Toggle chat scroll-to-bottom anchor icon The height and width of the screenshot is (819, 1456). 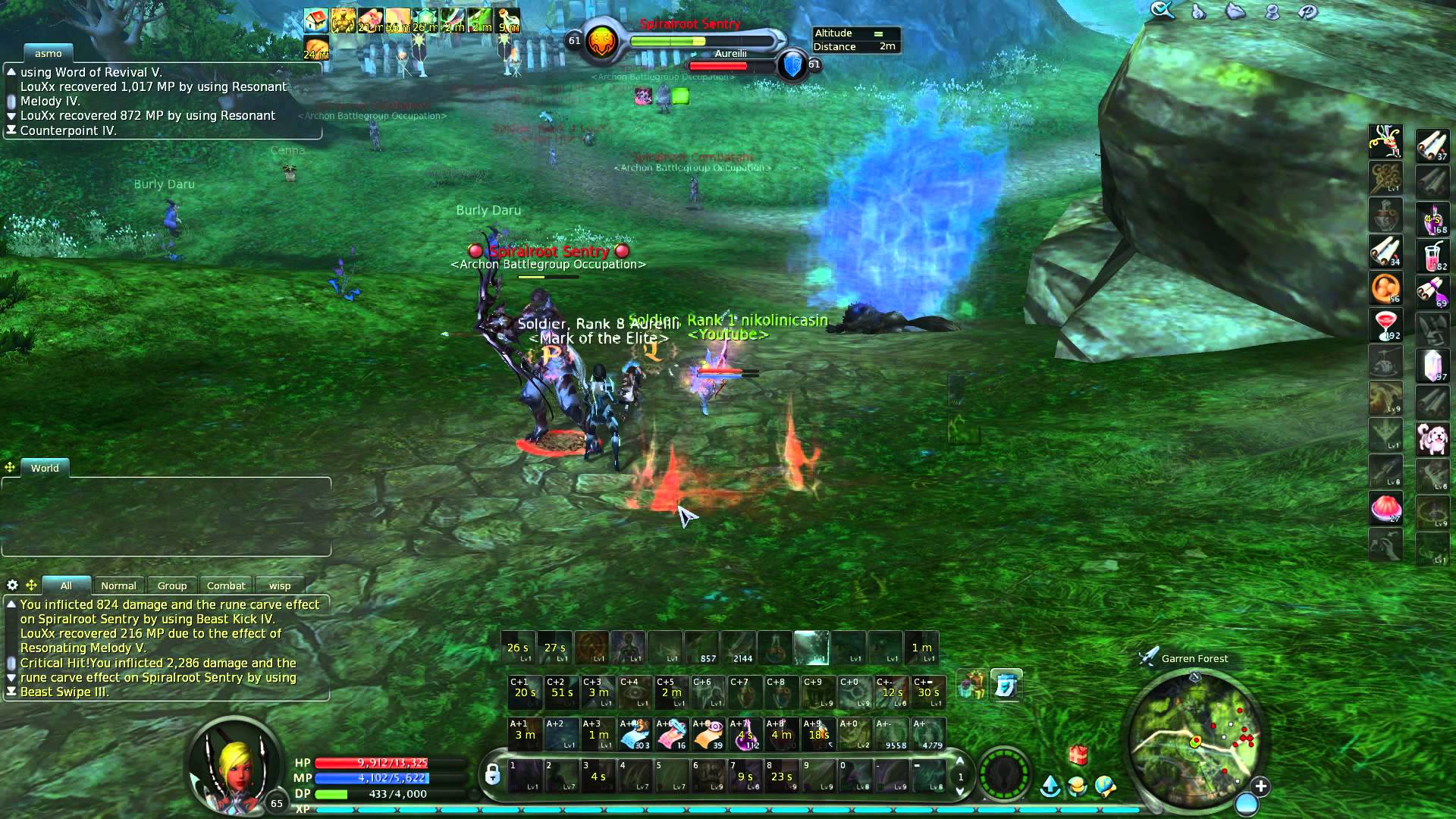tap(11, 692)
